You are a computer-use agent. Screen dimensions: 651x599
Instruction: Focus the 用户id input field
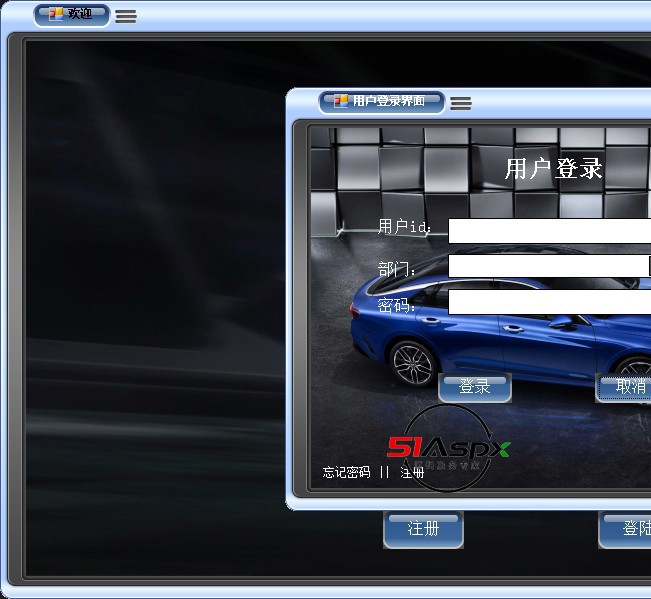pyautogui.click(x=549, y=231)
